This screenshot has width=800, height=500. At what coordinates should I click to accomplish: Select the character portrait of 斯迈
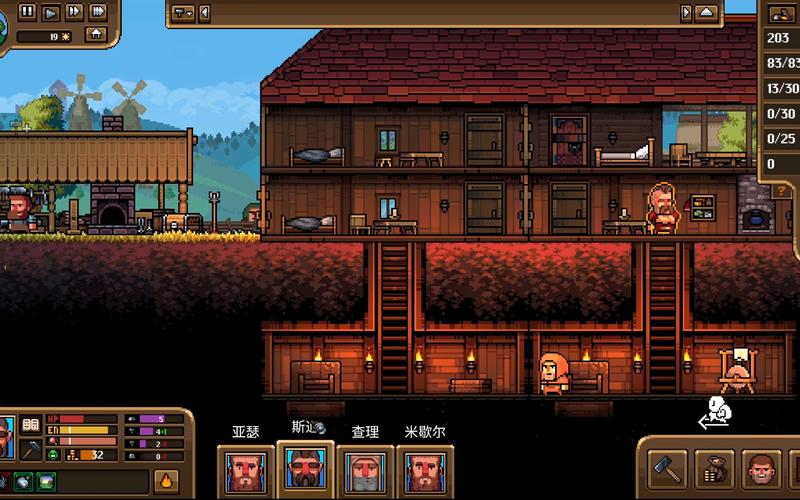click(x=304, y=470)
